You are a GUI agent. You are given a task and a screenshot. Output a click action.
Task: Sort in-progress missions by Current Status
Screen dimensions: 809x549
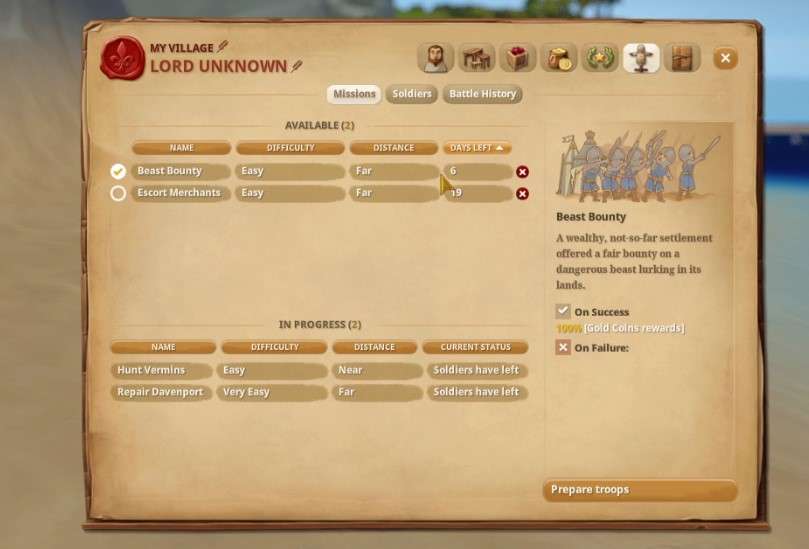(x=473, y=347)
